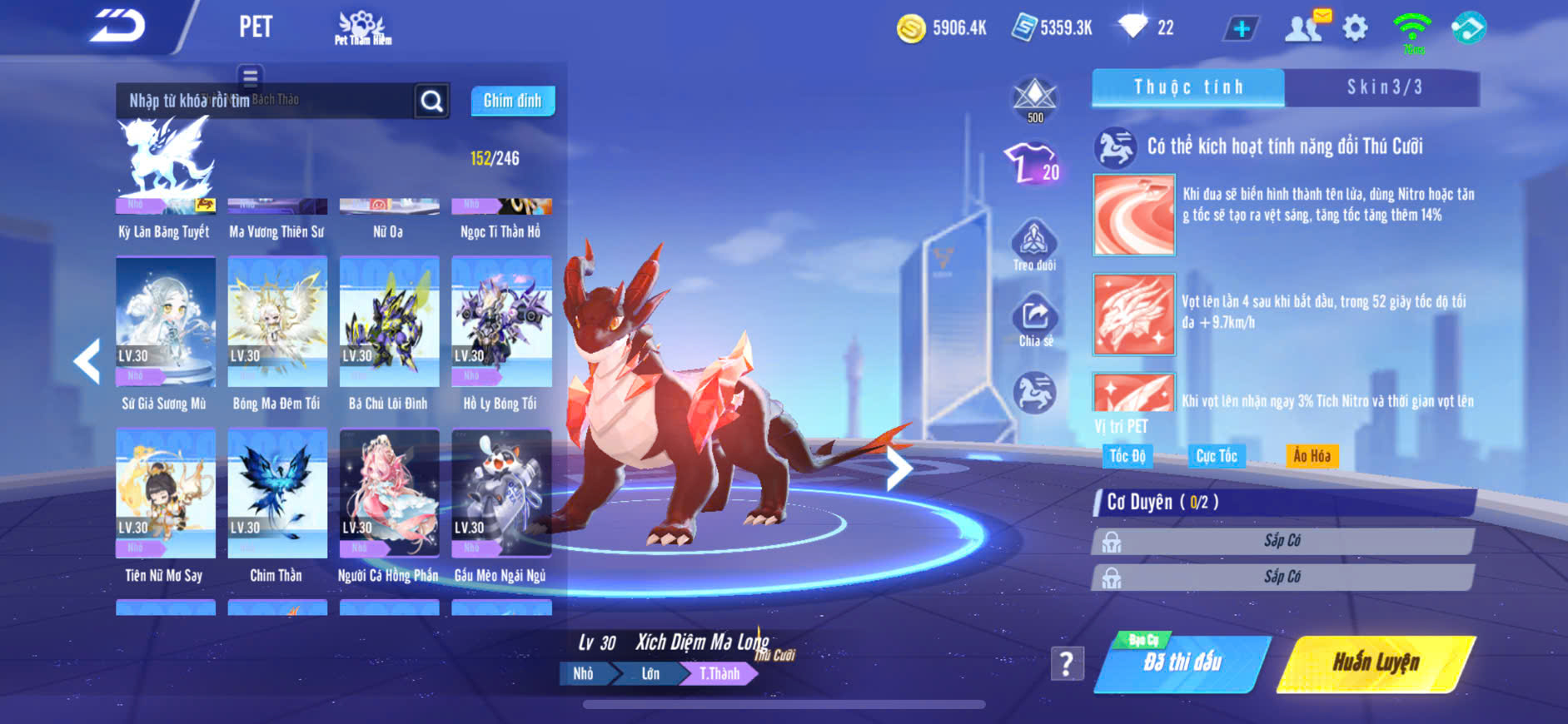Screen dimensions: 1568x724
Task: Add currency with the plus button
Action: [1241, 28]
